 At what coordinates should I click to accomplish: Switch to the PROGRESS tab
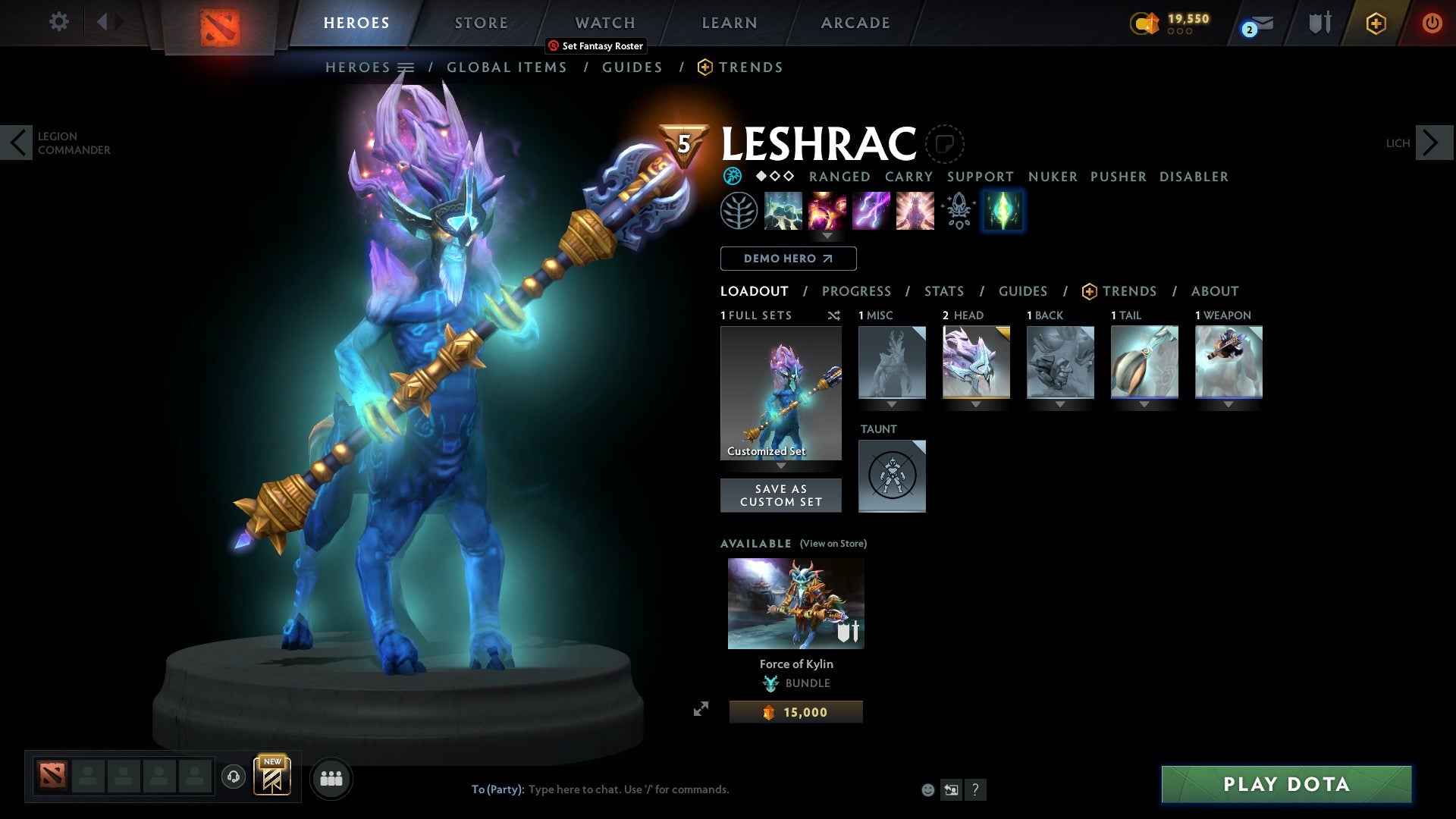tap(856, 291)
